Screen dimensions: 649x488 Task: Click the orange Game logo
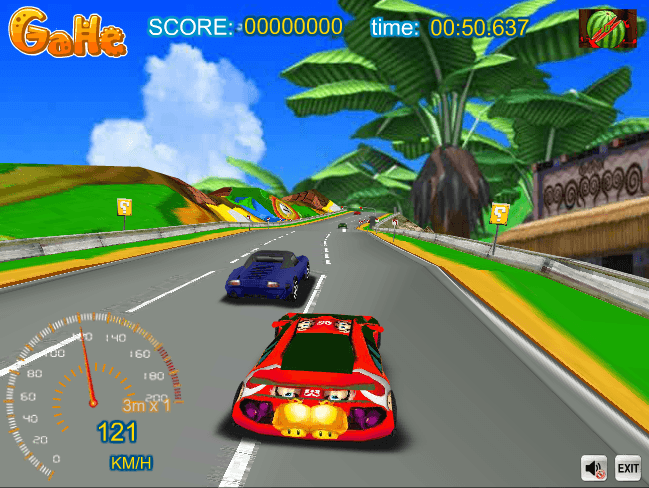(x=70, y=34)
